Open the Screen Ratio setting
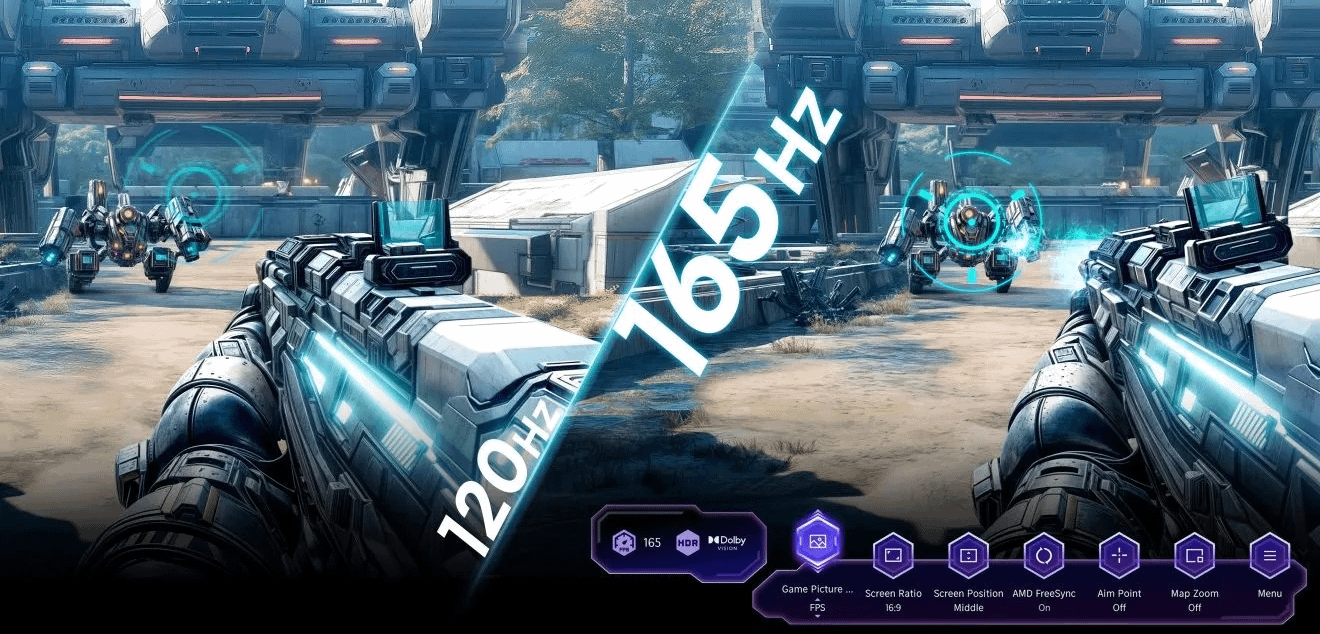Viewport: 1320px width, 634px height. tap(893, 555)
